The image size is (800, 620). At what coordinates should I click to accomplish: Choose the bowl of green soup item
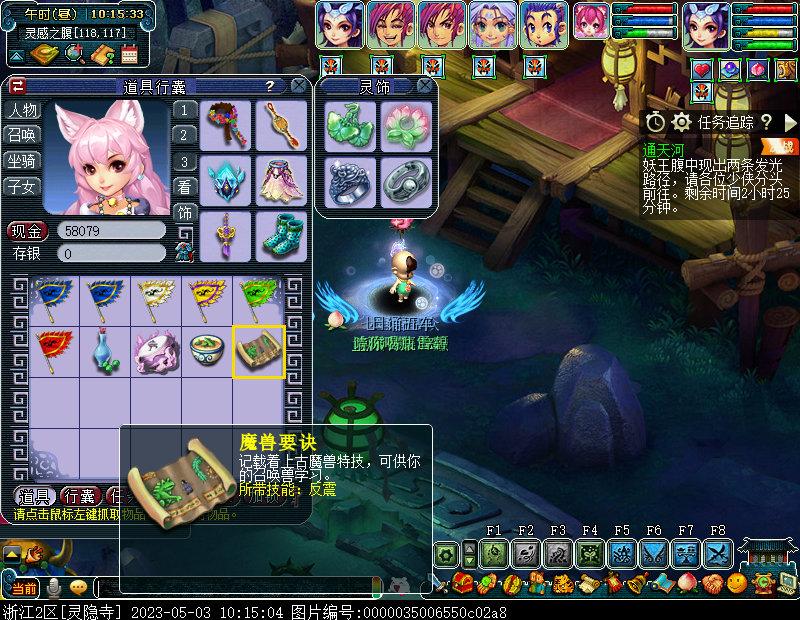pyautogui.click(x=207, y=351)
